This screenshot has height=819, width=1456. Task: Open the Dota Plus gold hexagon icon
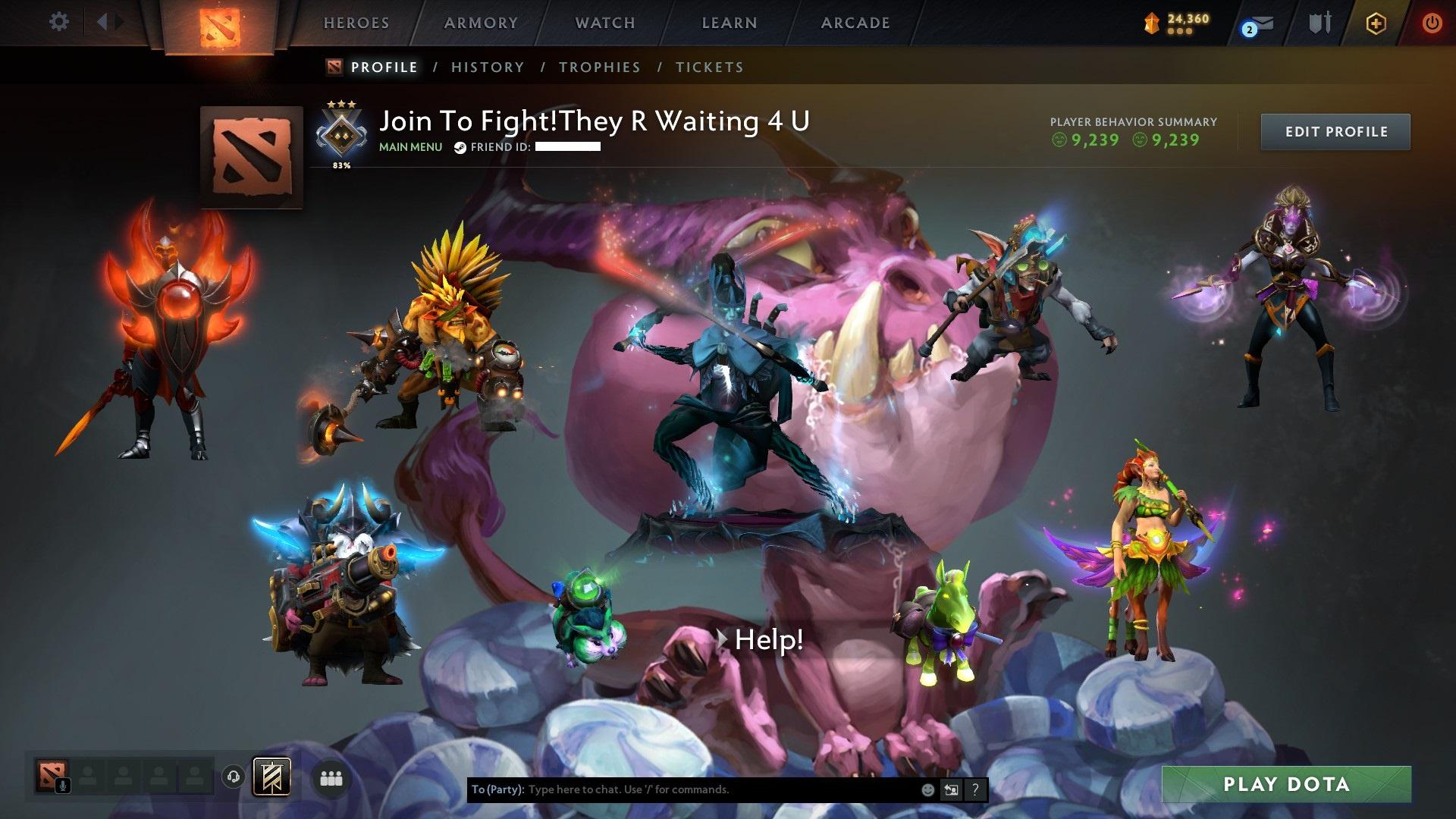[x=1375, y=23]
